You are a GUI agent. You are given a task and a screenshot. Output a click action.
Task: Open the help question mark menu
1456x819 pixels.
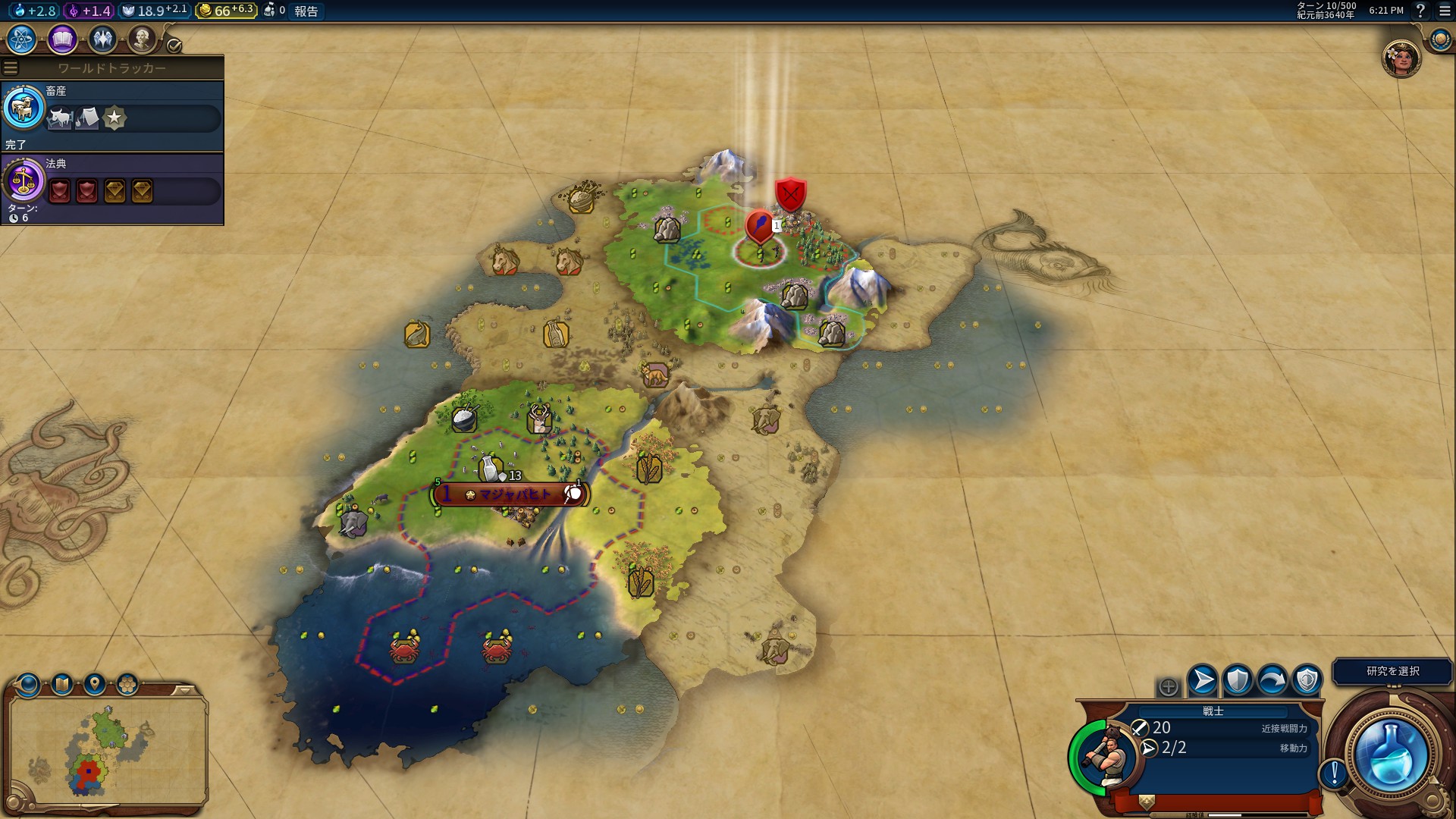pos(1421,11)
